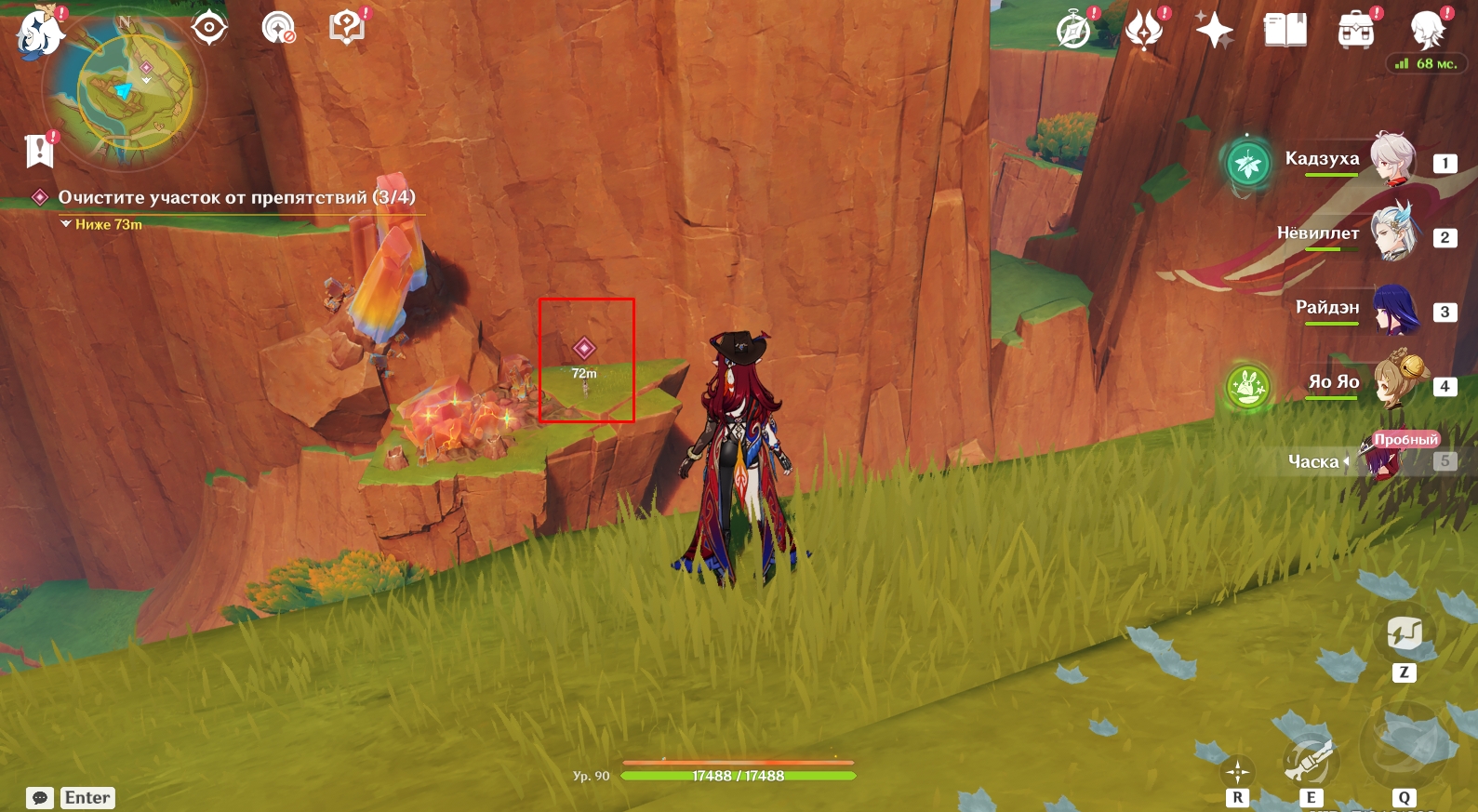Viewport: 1478px width, 812px height.
Task: Open the compass events icon
Action: click(1074, 30)
